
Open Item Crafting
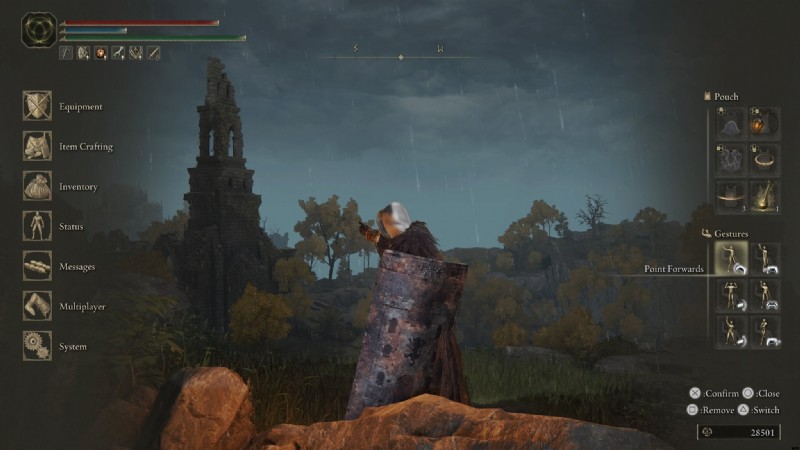tap(38, 146)
